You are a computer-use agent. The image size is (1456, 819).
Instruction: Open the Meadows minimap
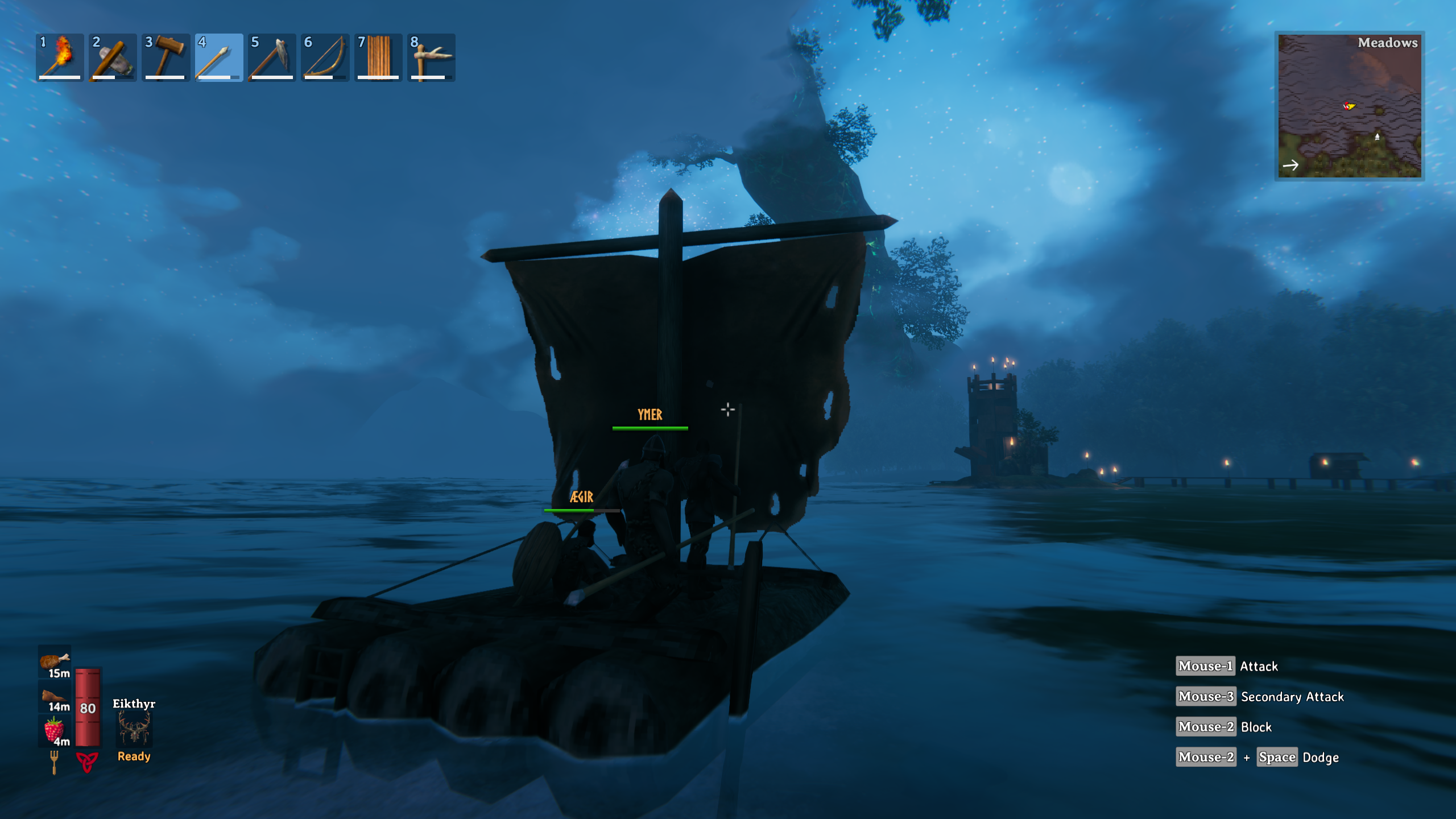pos(1349,106)
